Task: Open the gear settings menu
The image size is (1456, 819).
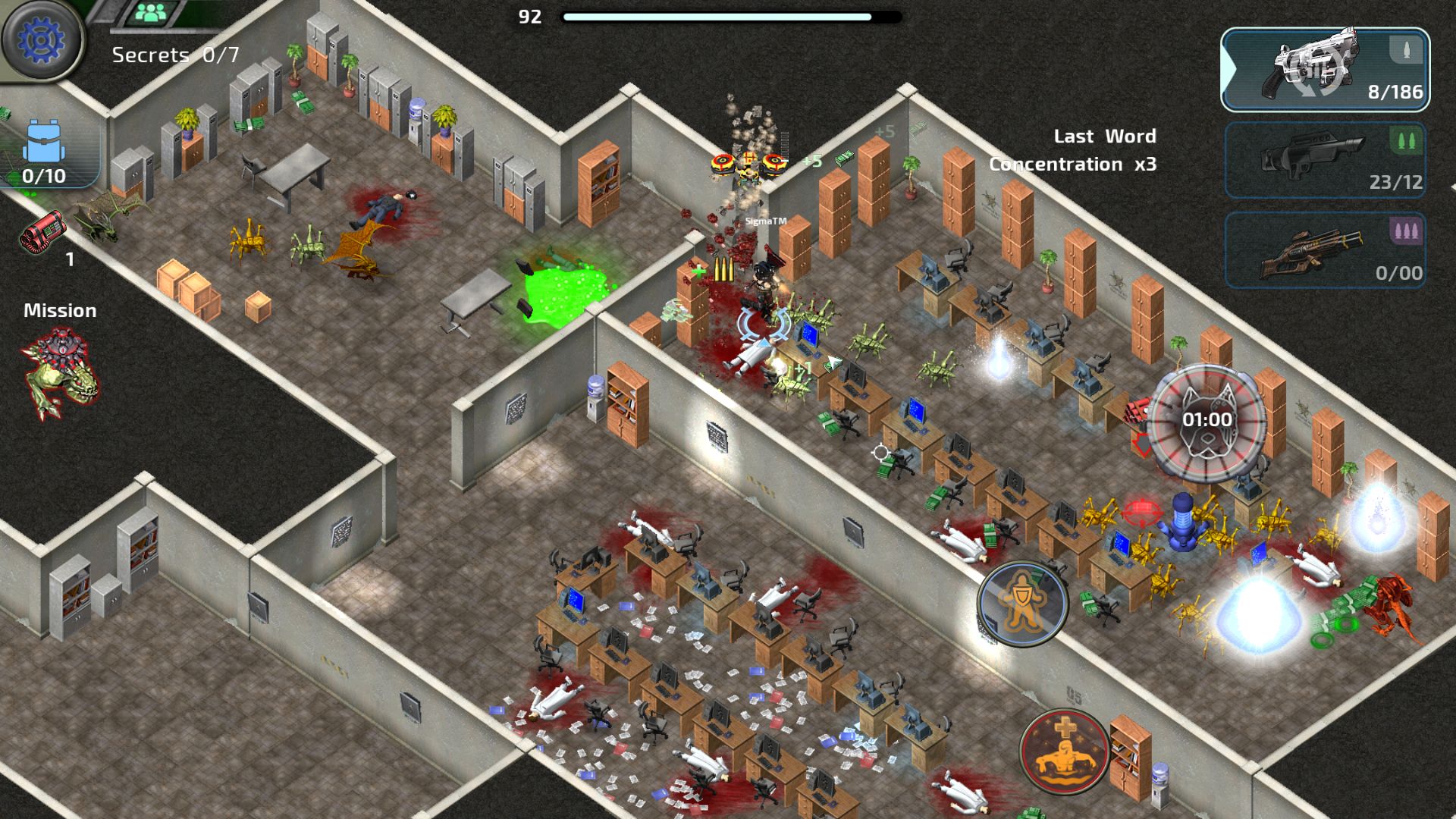Action: pos(41,39)
